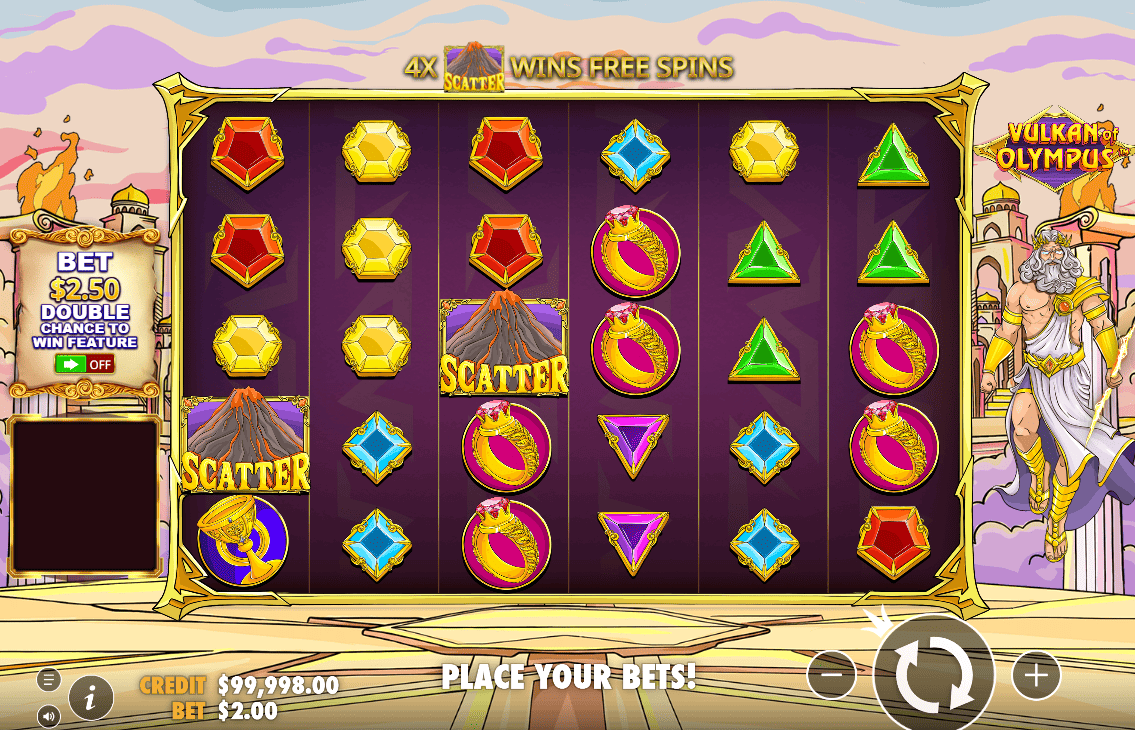The image size is (1135, 730).
Task: Open the game info with the 'i' button
Action: coord(91,697)
